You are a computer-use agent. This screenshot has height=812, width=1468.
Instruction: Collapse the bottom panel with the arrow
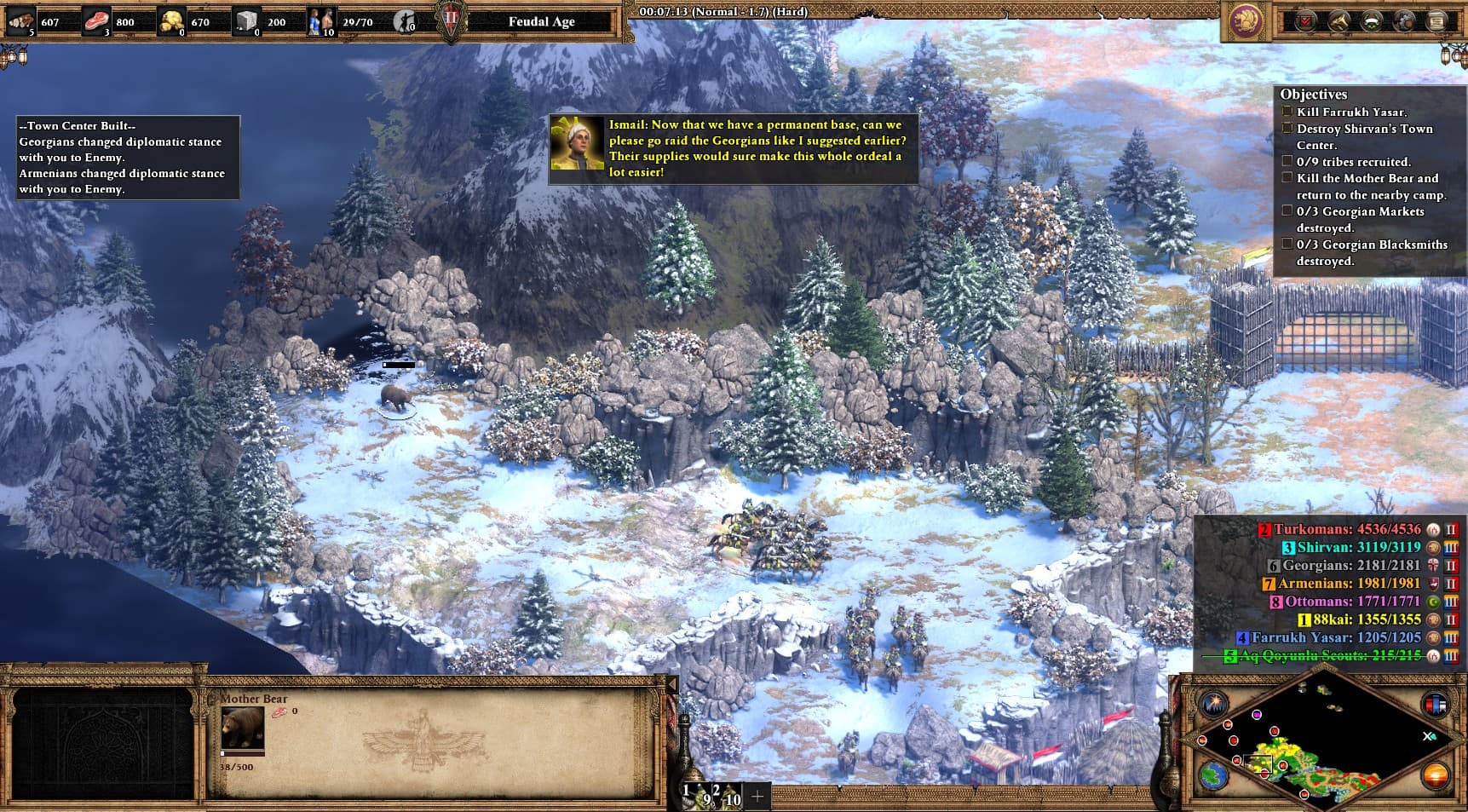click(671, 684)
